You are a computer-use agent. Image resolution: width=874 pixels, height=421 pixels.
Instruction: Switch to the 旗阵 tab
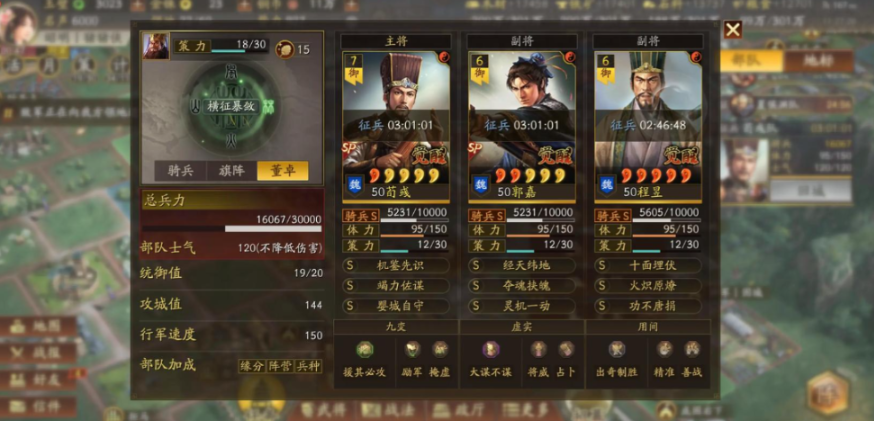[232, 171]
